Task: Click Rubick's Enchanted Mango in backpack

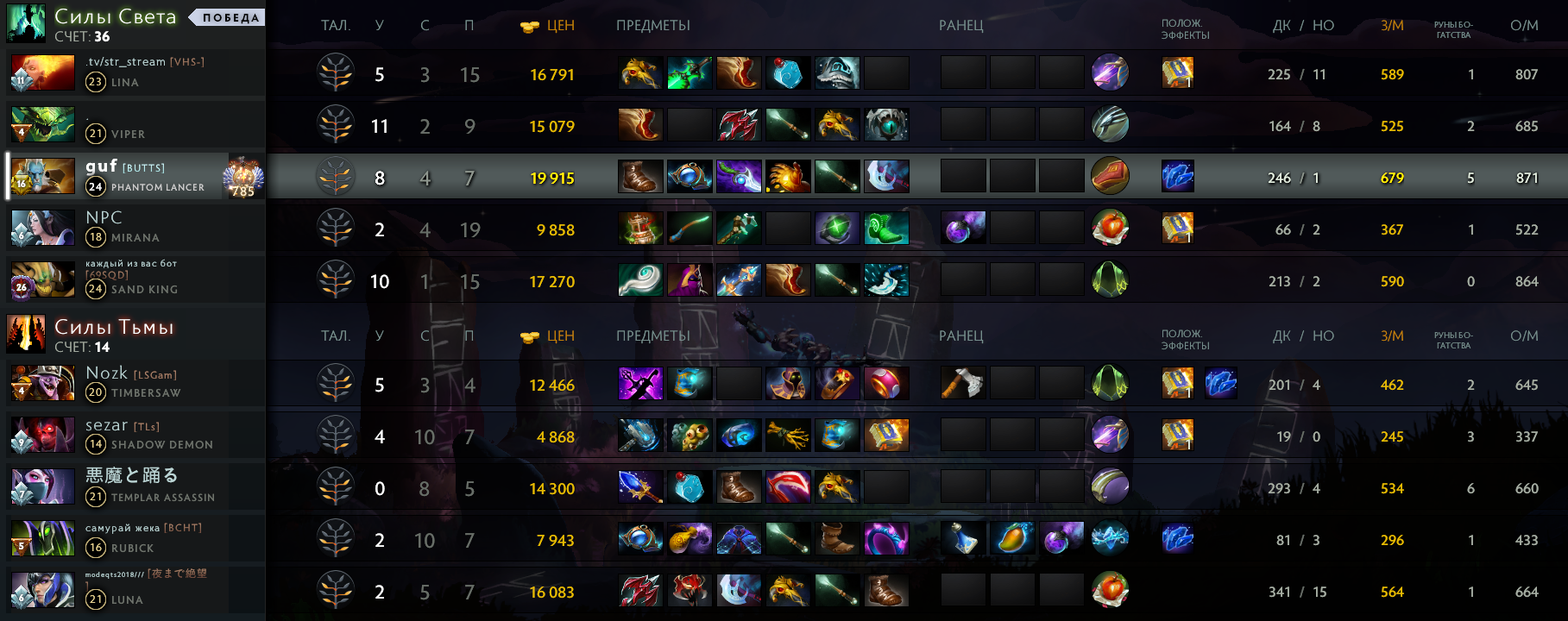Action: click(1012, 539)
